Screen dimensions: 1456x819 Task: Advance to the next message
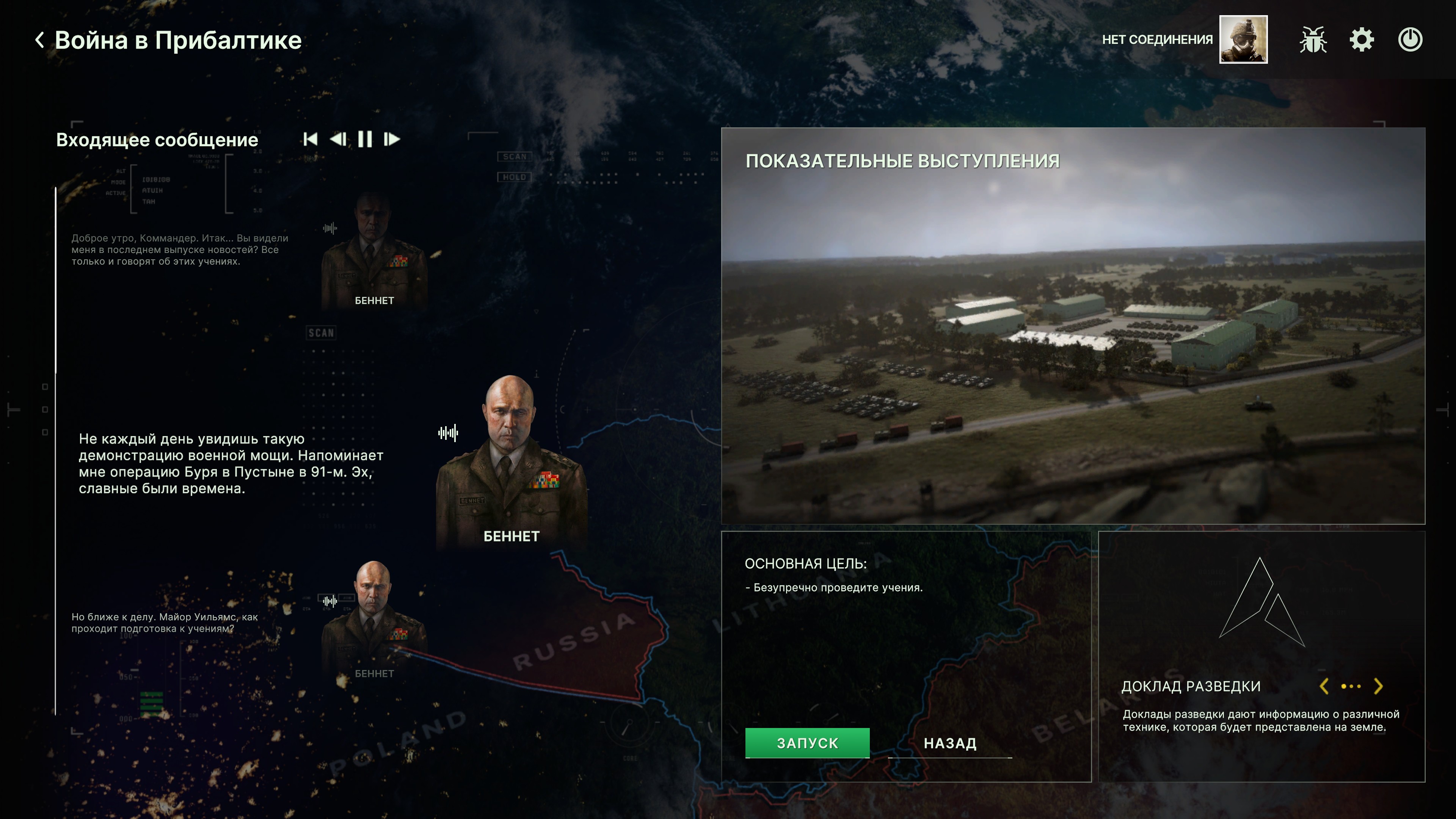point(392,139)
